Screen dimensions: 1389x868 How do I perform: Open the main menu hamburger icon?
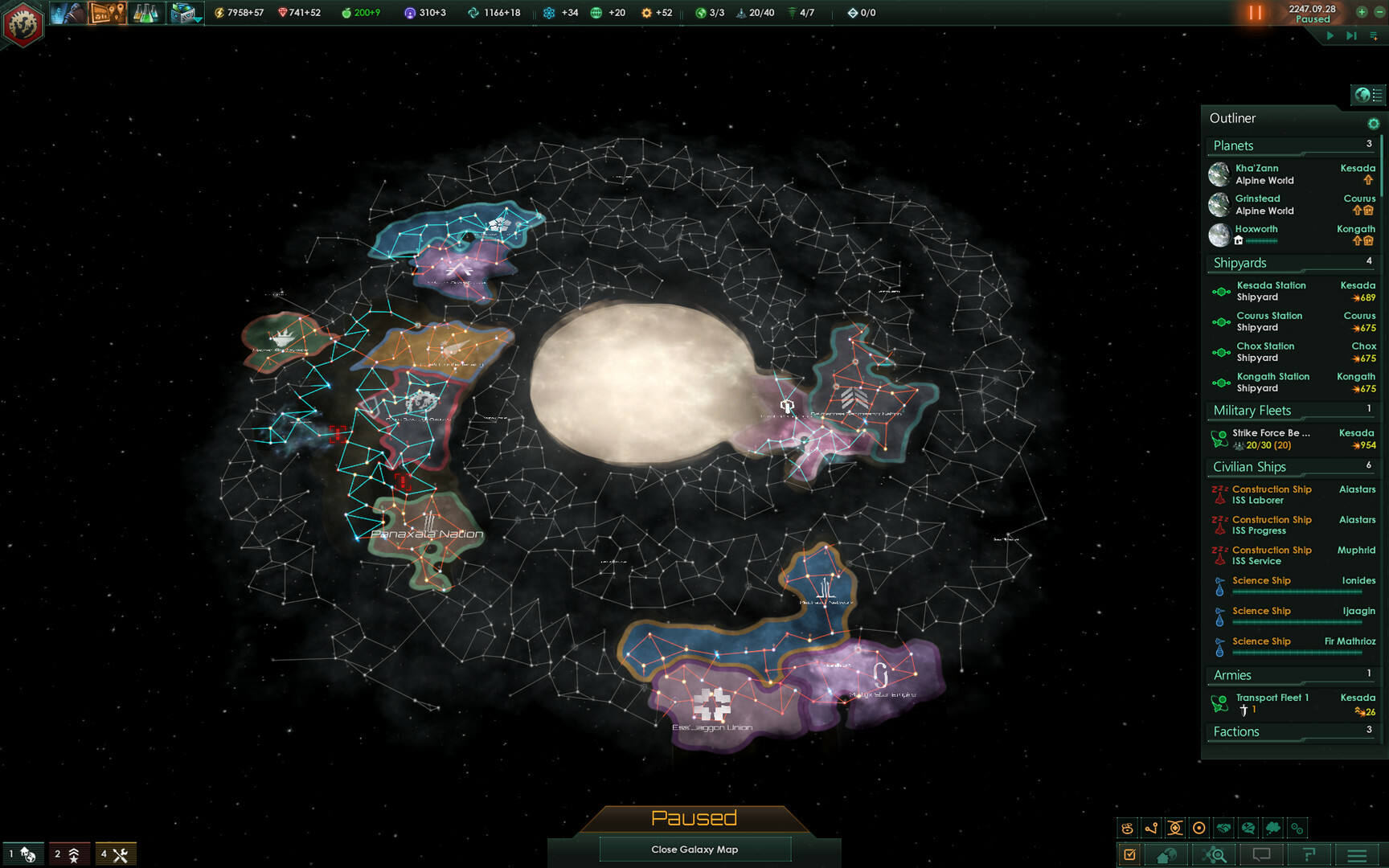click(1356, 855)
